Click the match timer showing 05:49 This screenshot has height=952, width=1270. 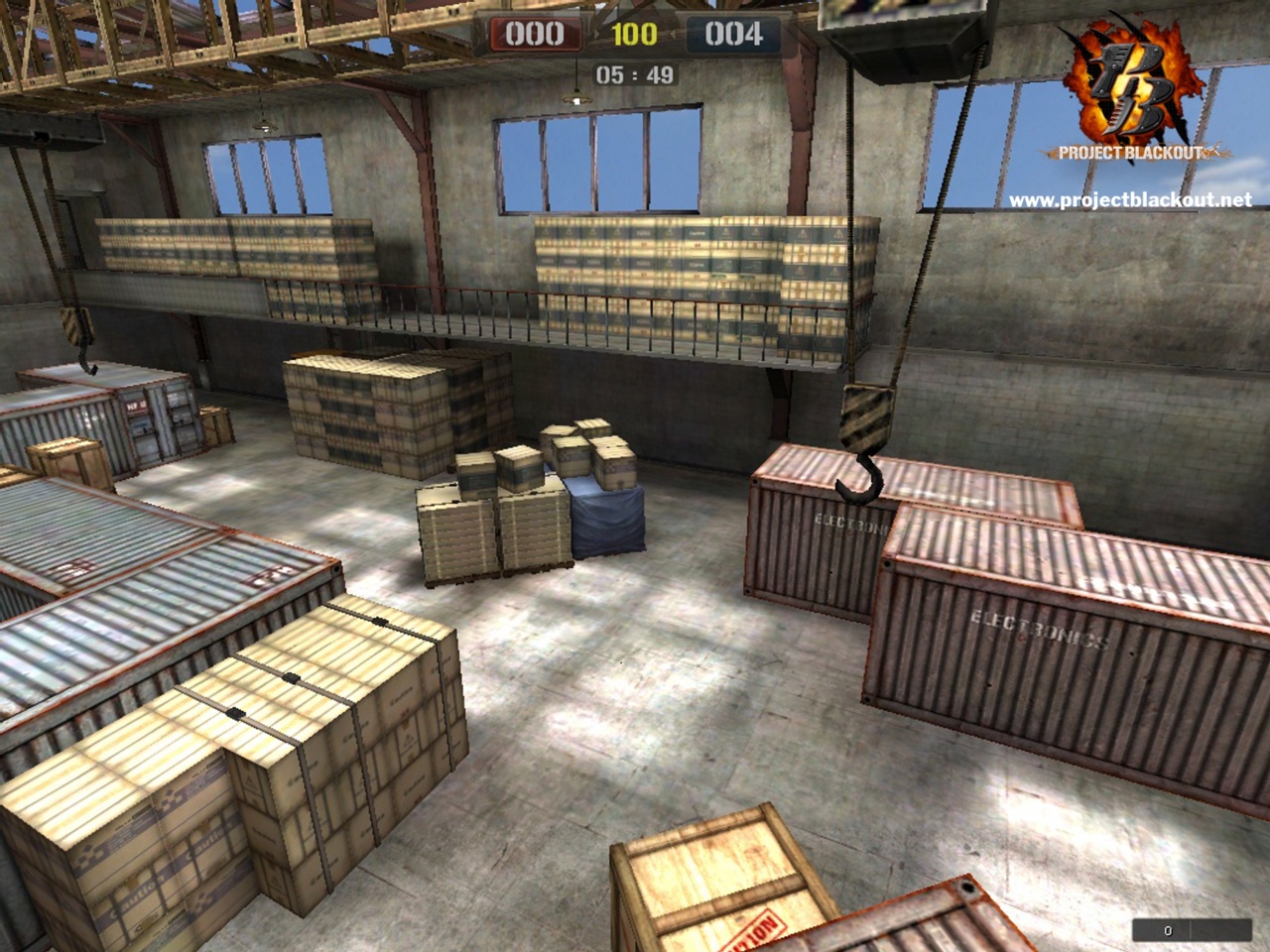634,71
